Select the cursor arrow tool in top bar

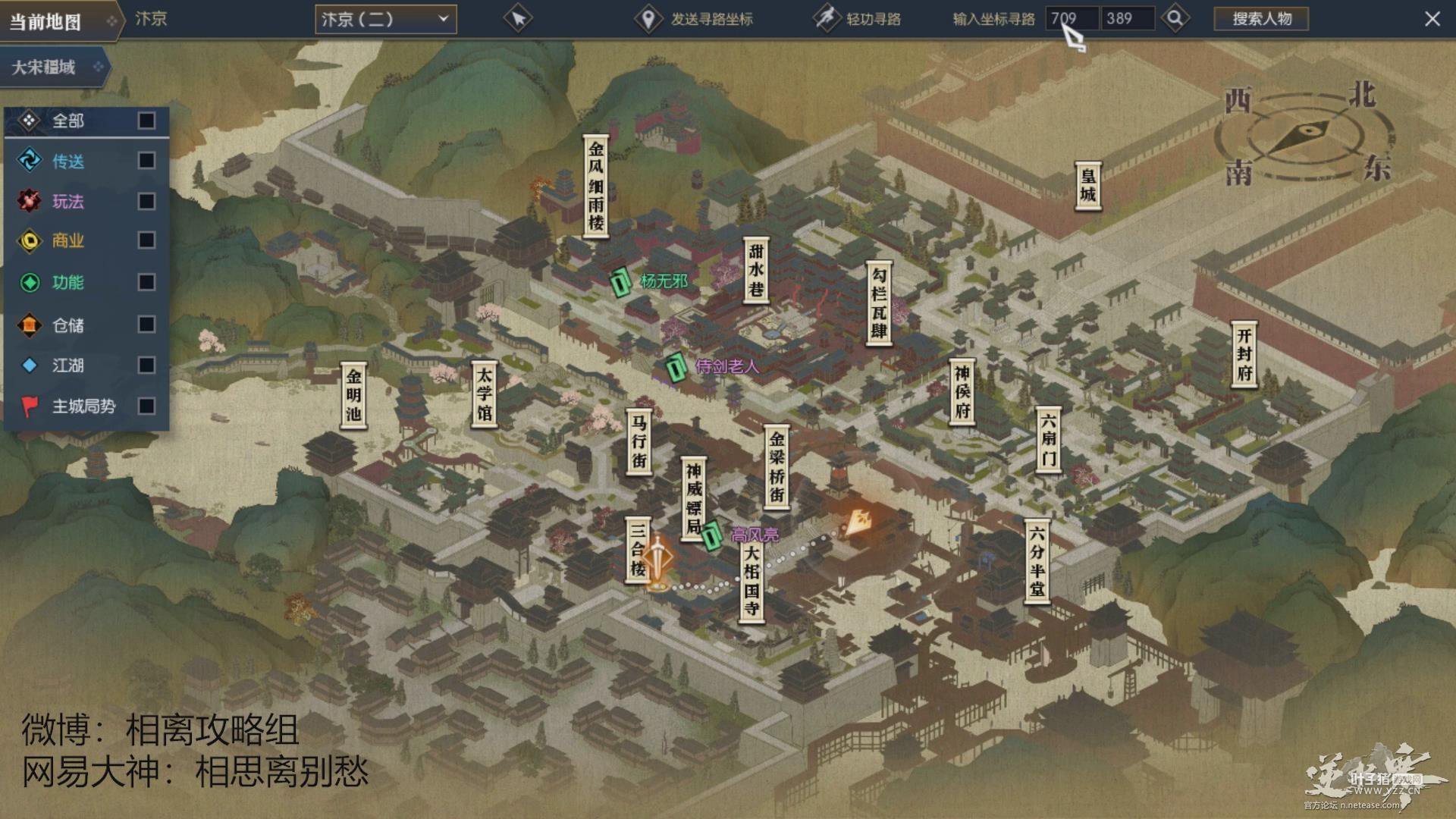coord(519,19)
